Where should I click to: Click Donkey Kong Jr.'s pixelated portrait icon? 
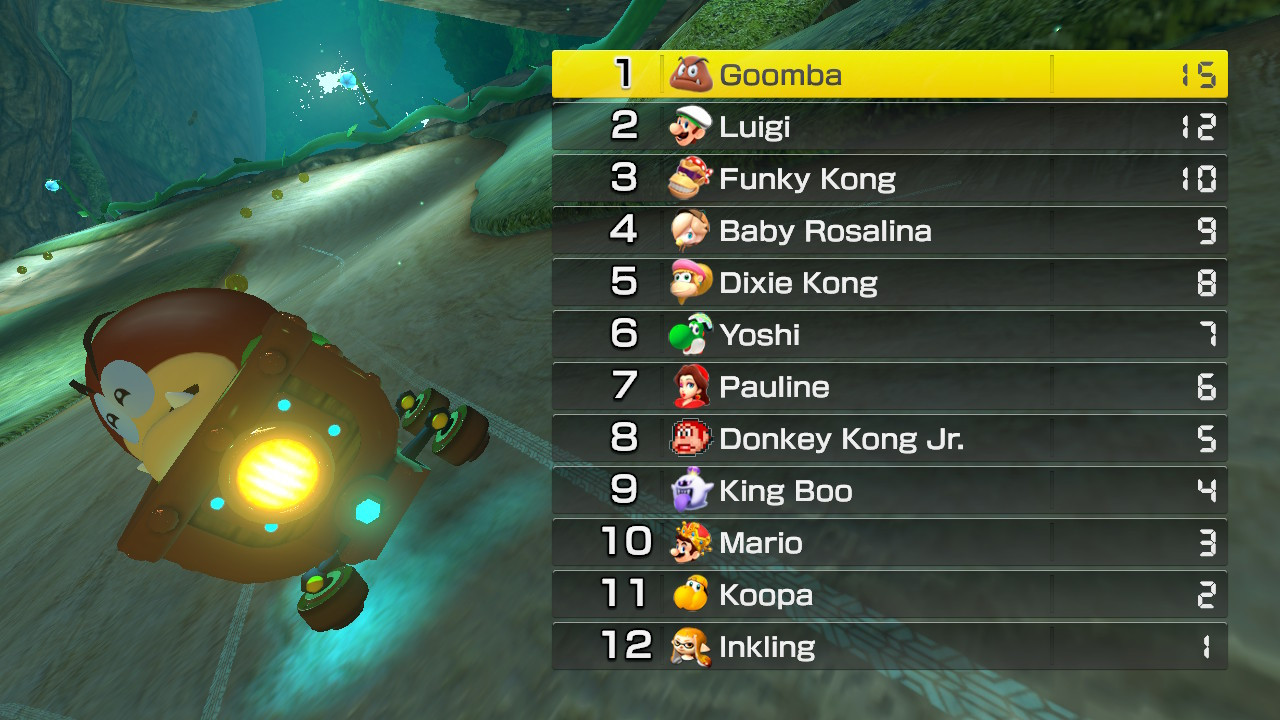click(687, 439)
